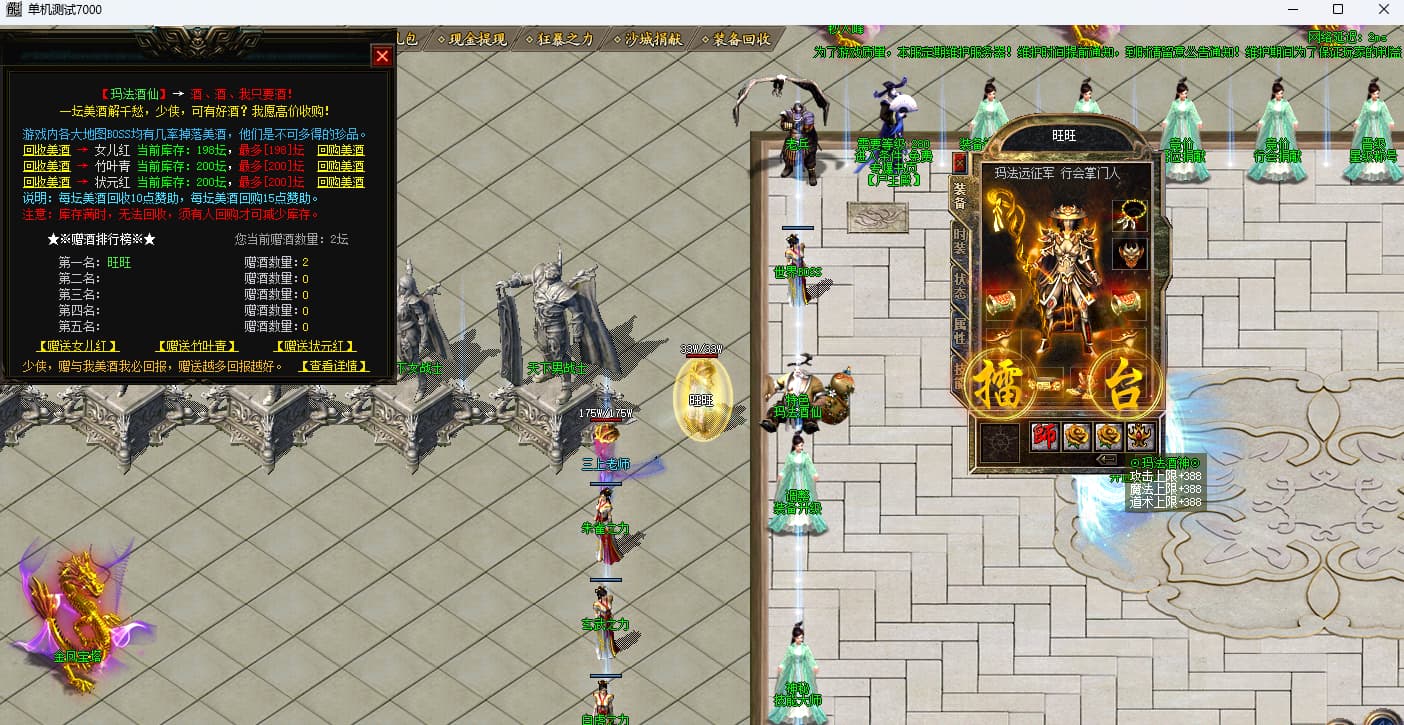Switch to the 状态 character tab
Image resolution: width=1404 pixels, height=725 pixels.
tap(960, 286)
